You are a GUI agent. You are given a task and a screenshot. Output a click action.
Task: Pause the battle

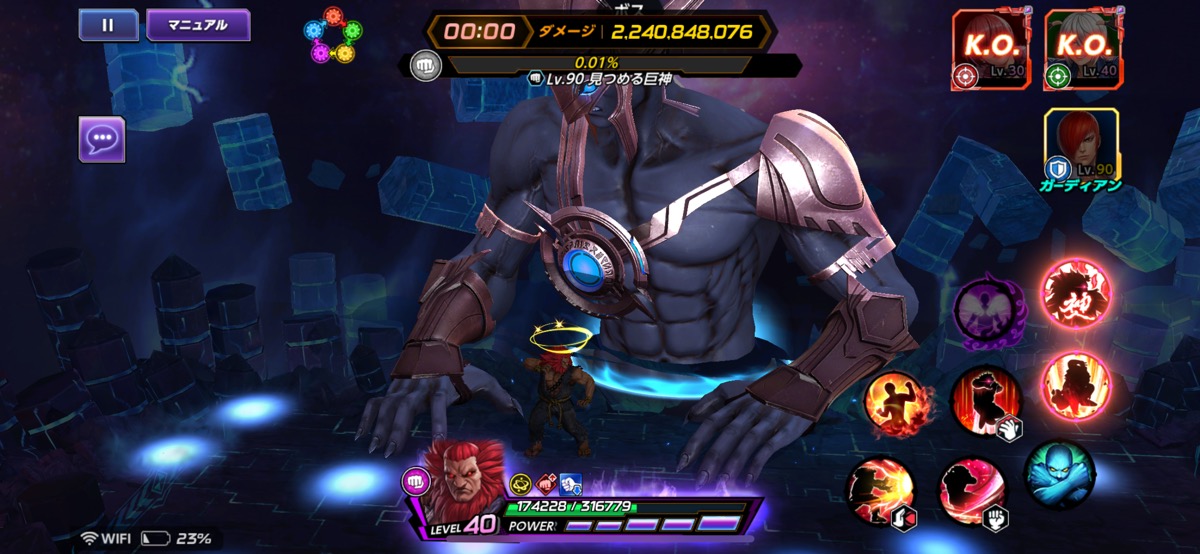click(109, 25)
